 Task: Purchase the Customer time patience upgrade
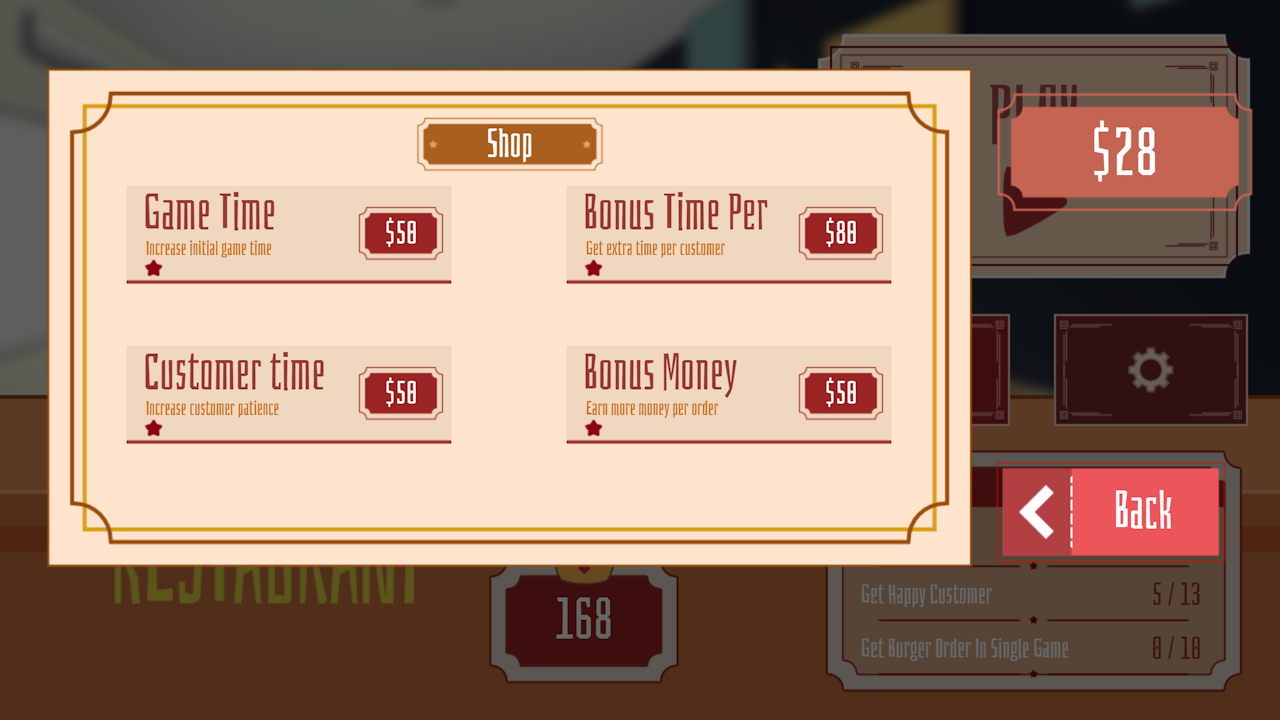(x=399, y=393)
